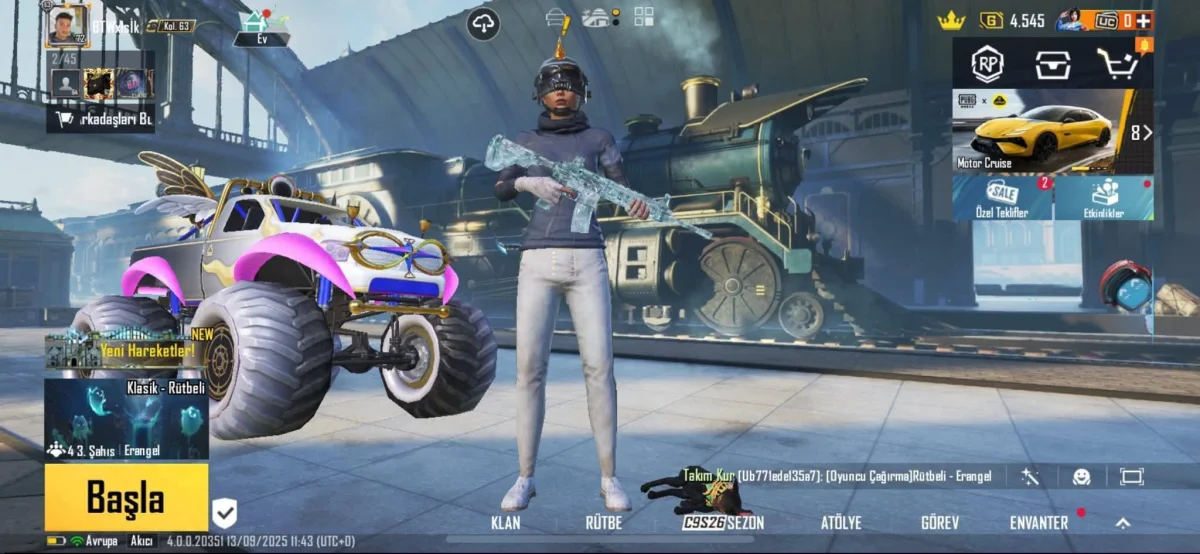Screen dimensions: 1200x554
Task: Open the shopping cart store
Action: (1118, 64)
